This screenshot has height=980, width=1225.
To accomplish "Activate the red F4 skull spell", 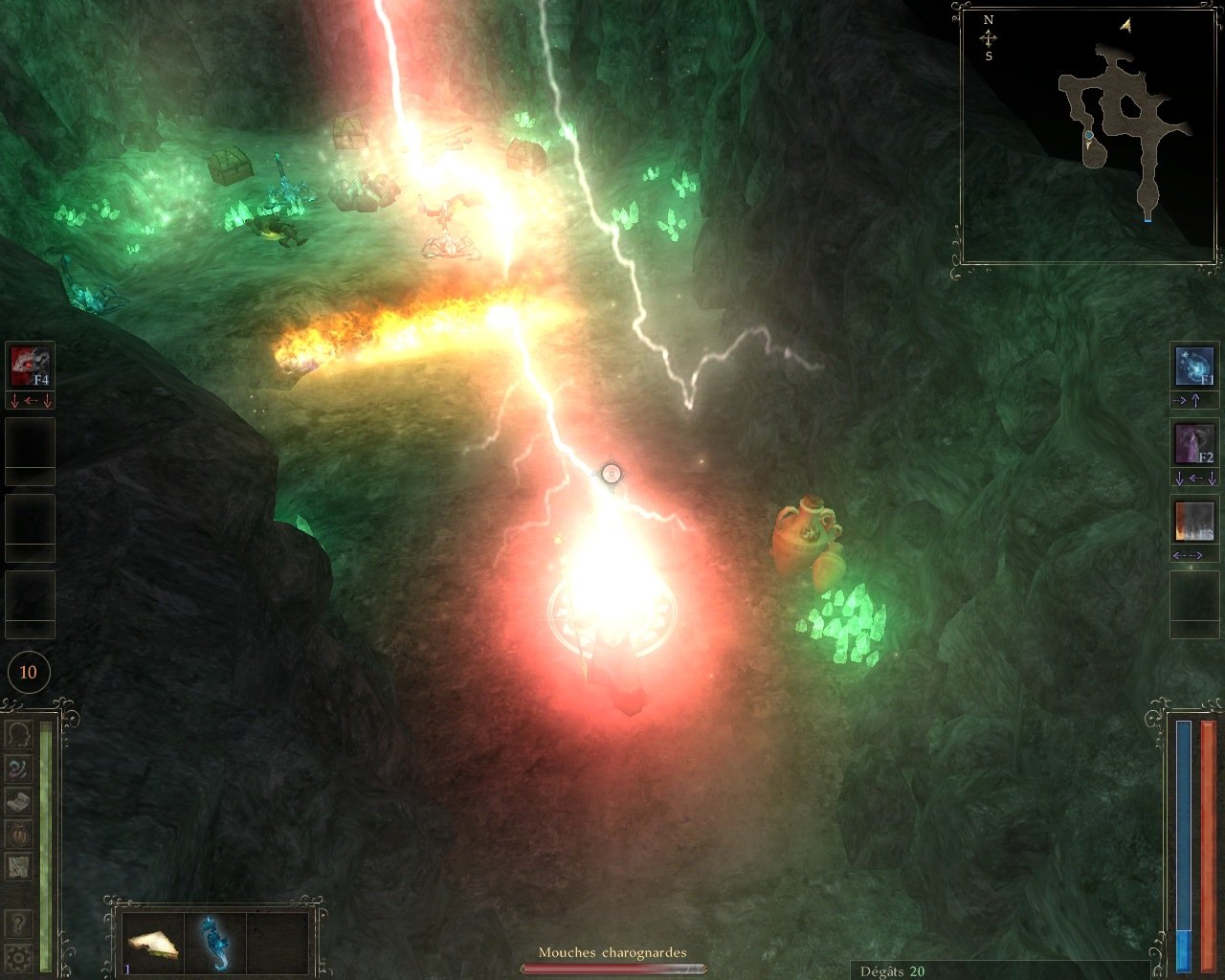I will pos(30,366).
